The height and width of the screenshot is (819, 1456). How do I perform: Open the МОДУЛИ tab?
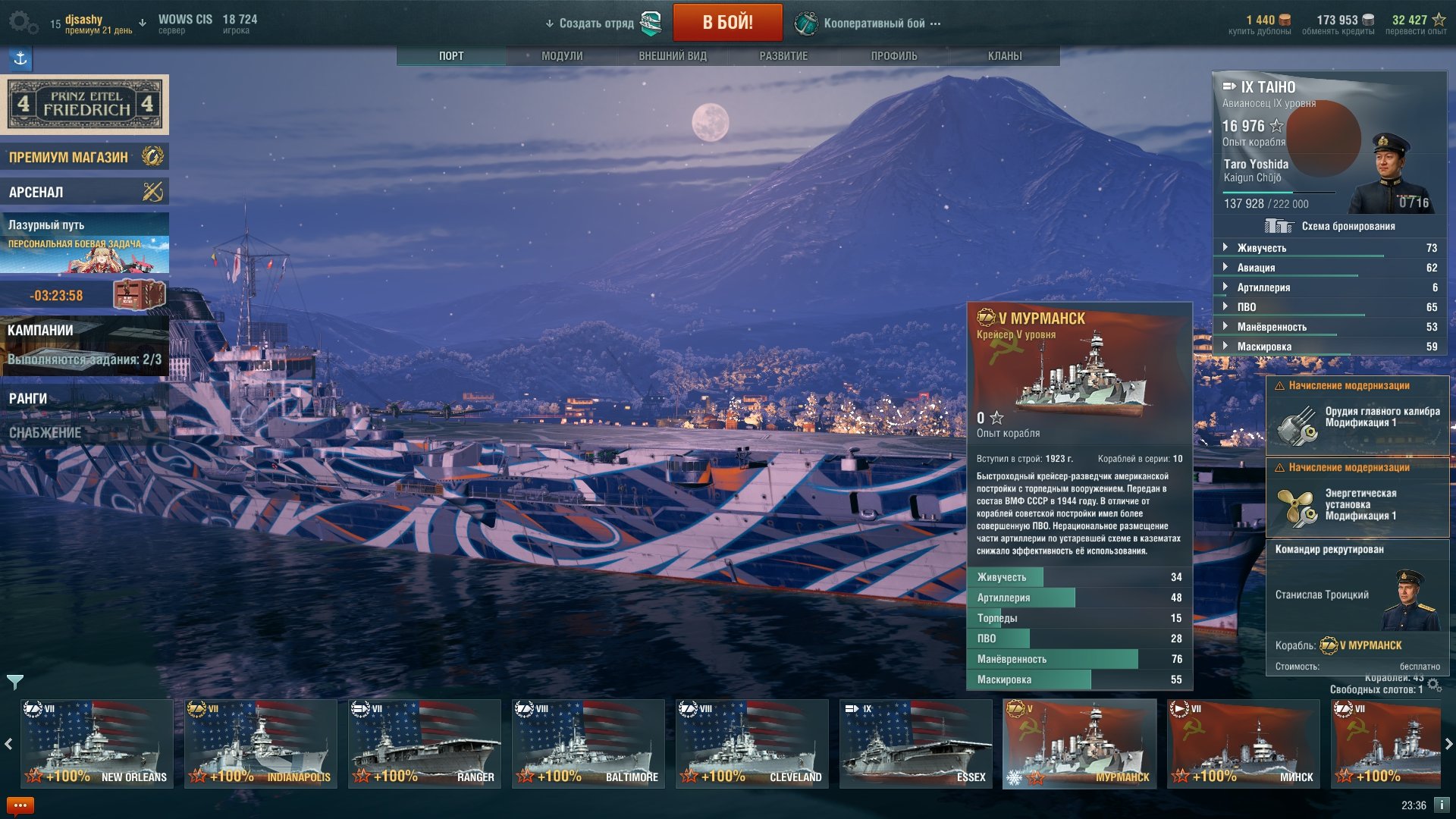[562, 56]
